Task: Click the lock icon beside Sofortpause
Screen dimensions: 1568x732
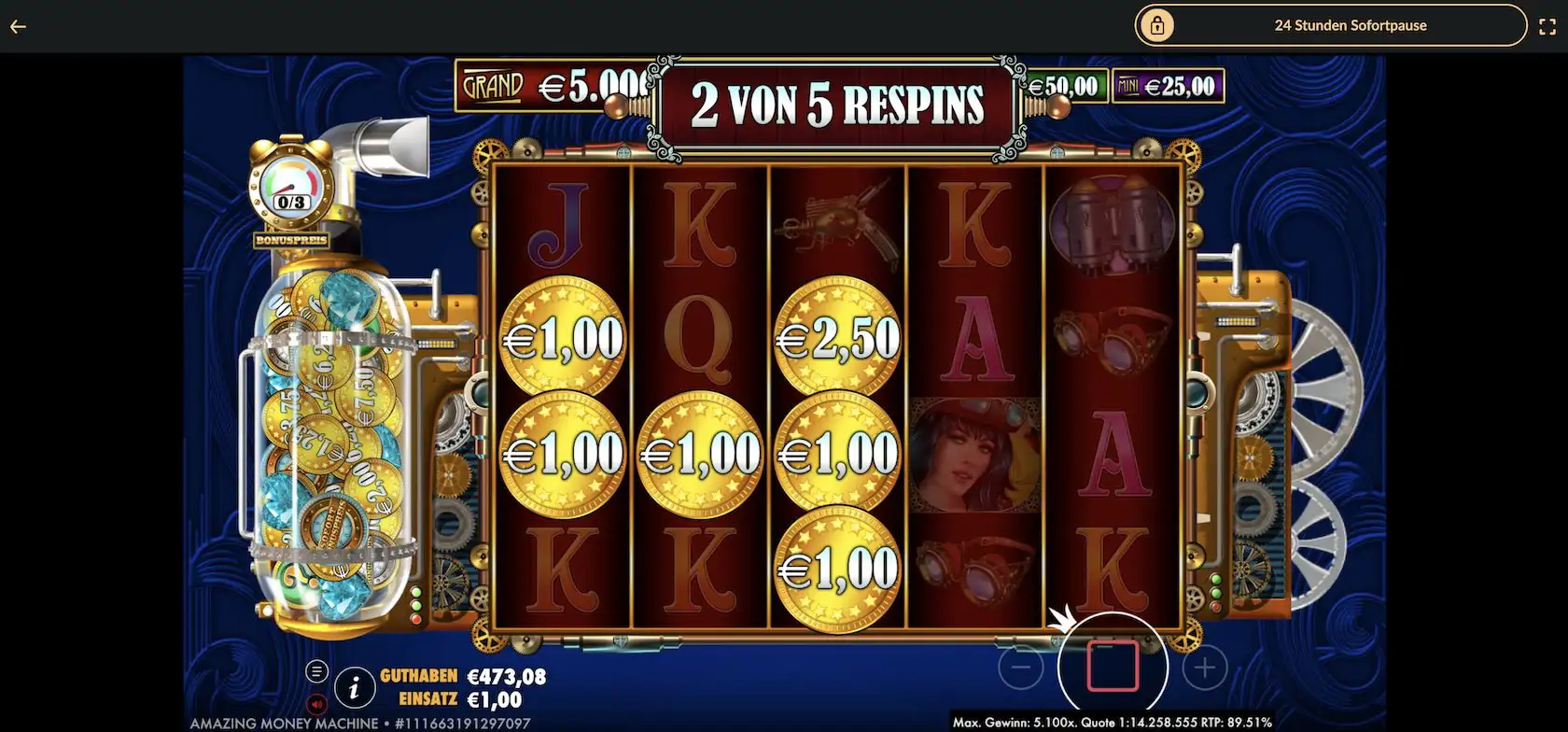Action: (x=1157, y=25)
